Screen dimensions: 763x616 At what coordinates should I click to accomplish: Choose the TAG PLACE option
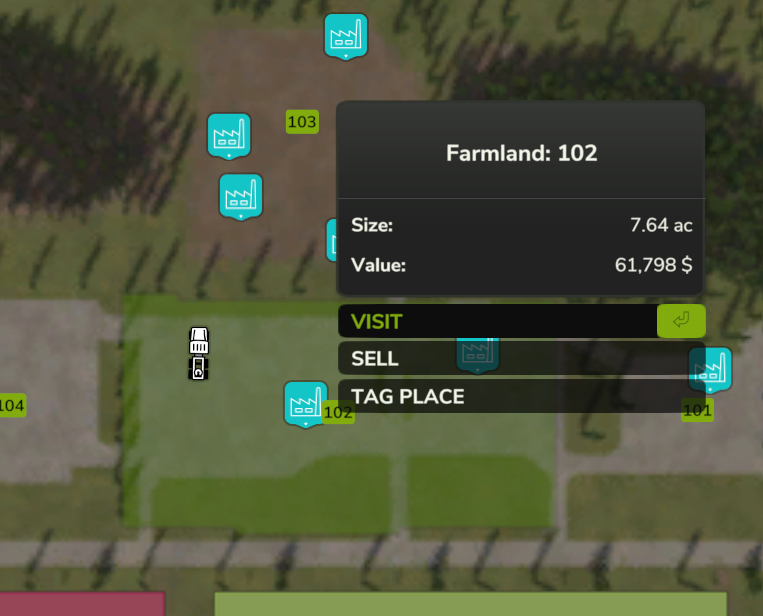click(x=498, y=396)
